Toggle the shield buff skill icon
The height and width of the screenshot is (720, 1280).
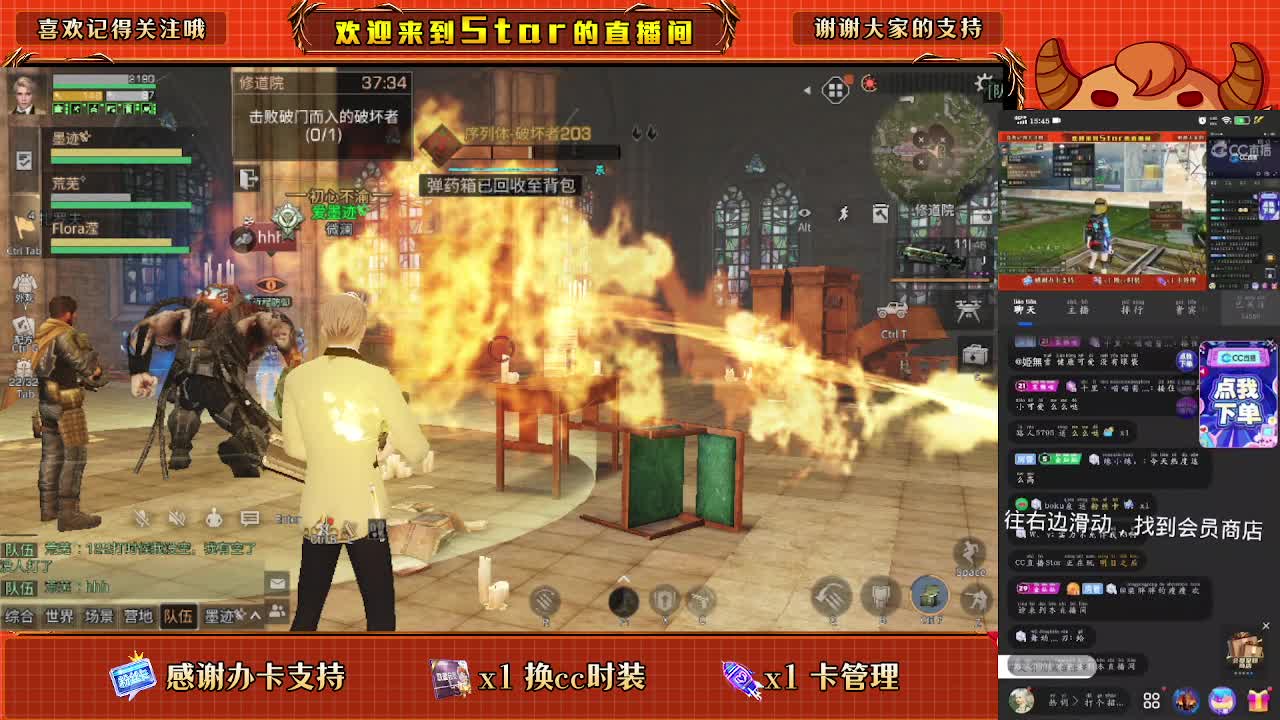point(662,597)
